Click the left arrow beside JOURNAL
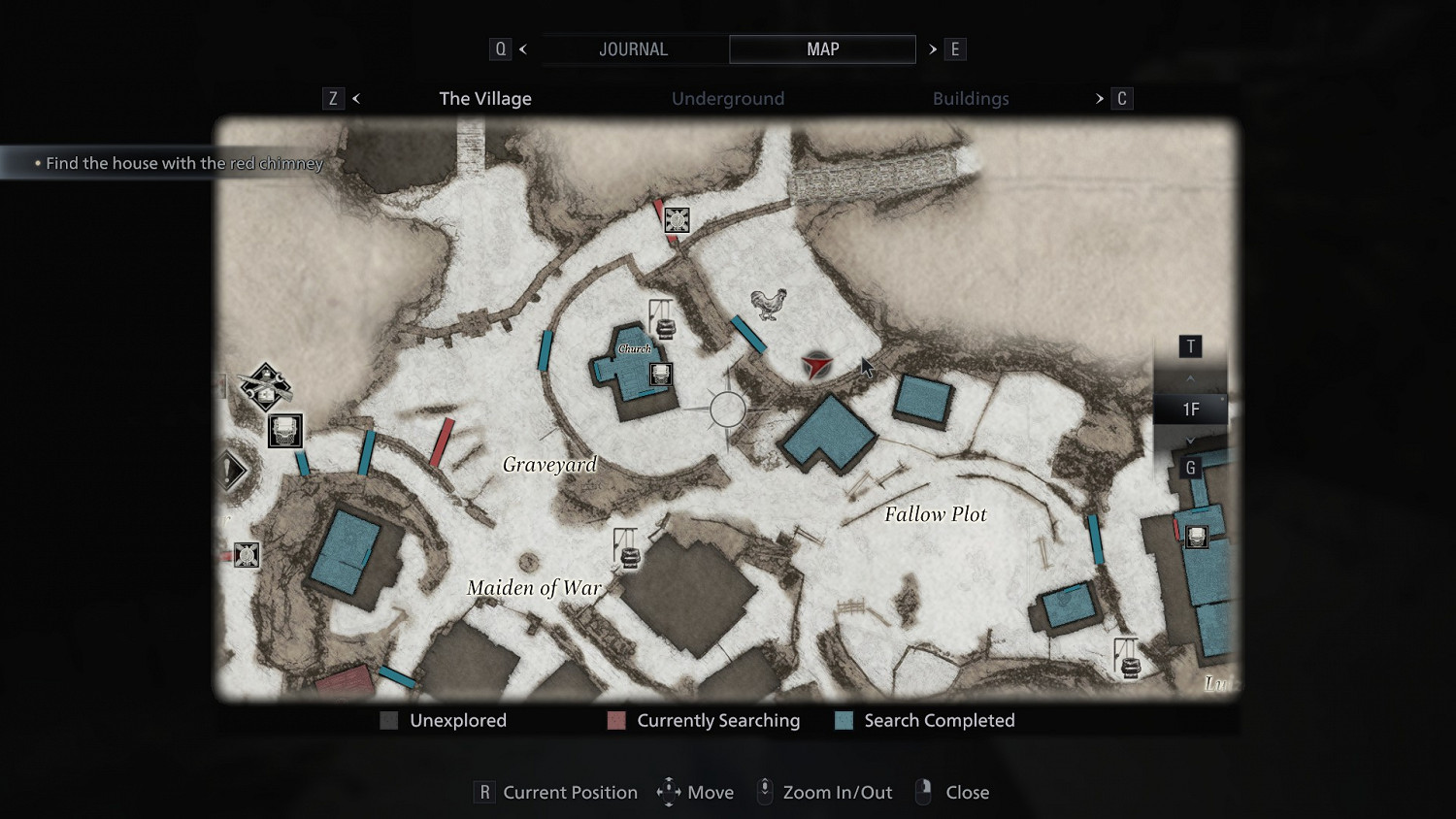Image resolution: width=1456 pixels, height=819 pixels. pos(523,49)
